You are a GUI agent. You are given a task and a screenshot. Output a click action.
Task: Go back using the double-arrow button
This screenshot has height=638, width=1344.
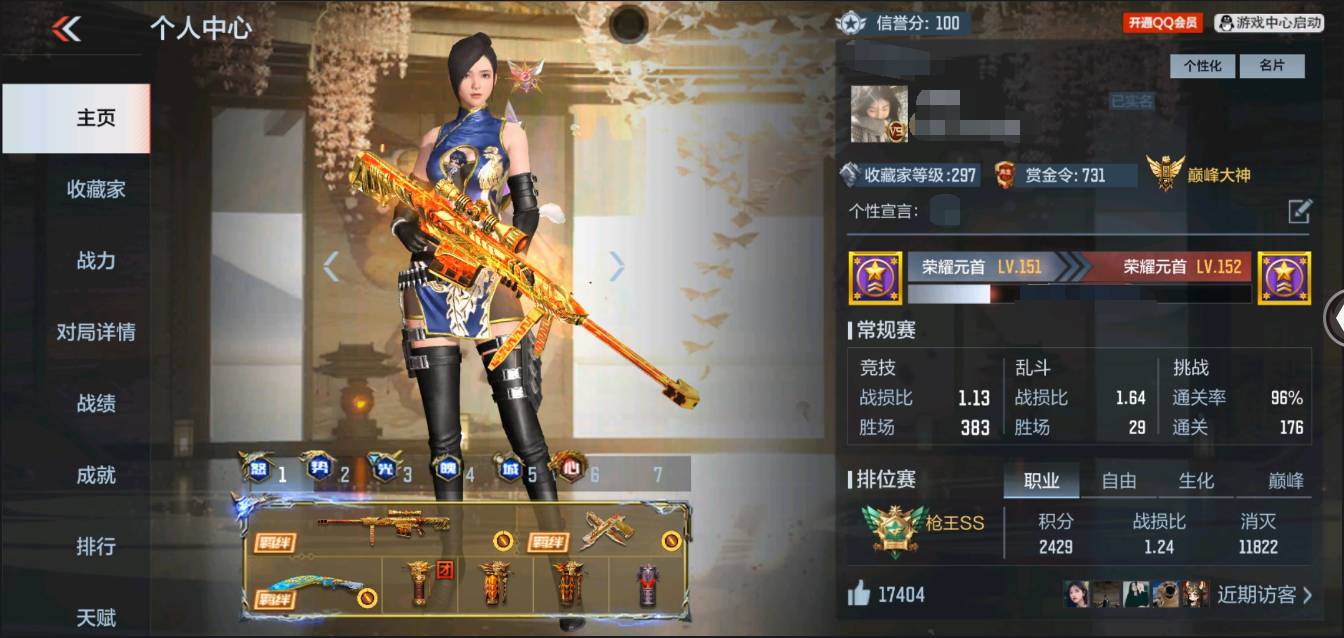(x=67, y=29)
